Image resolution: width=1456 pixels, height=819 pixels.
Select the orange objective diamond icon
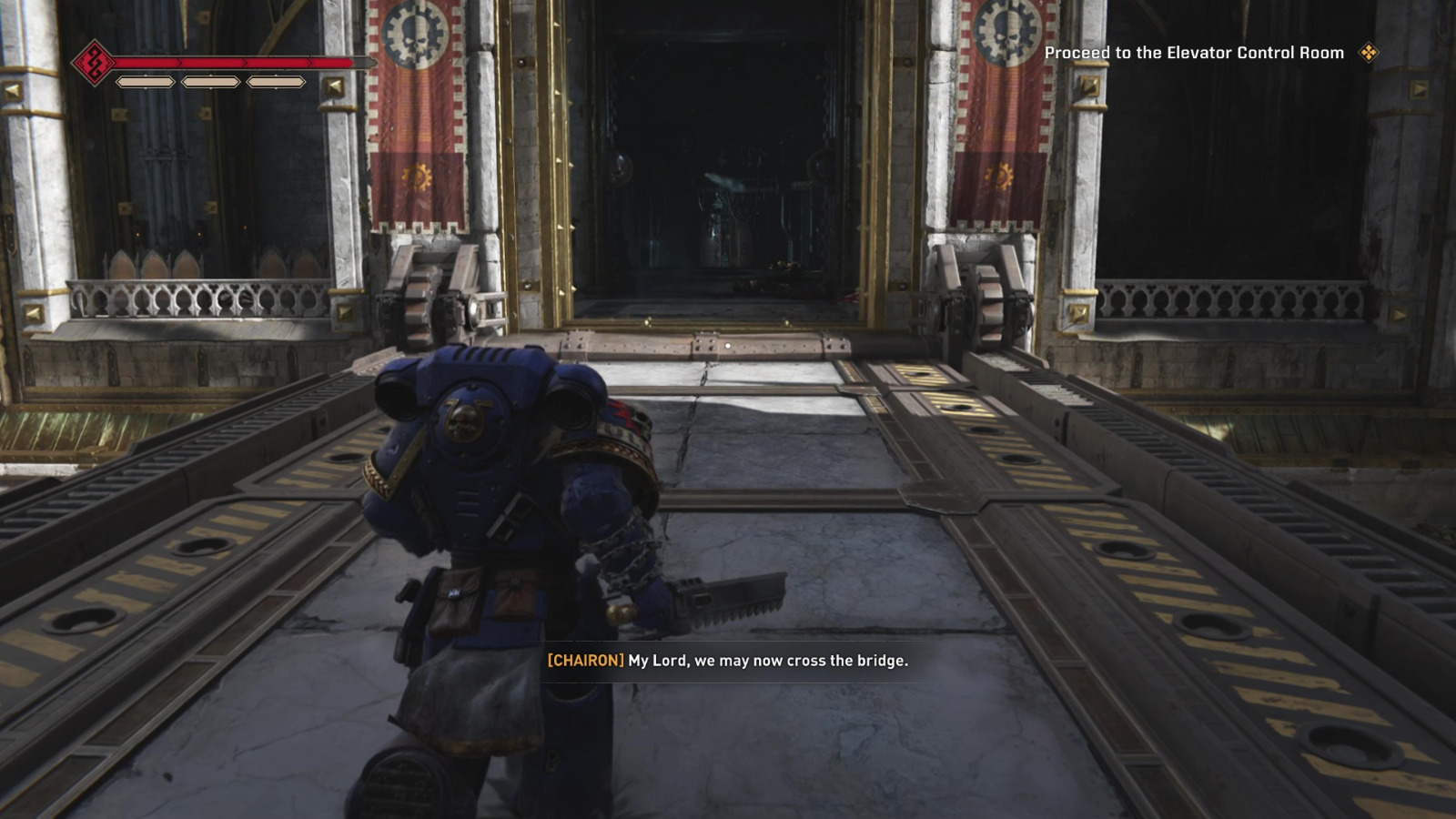coord(1370,54)
